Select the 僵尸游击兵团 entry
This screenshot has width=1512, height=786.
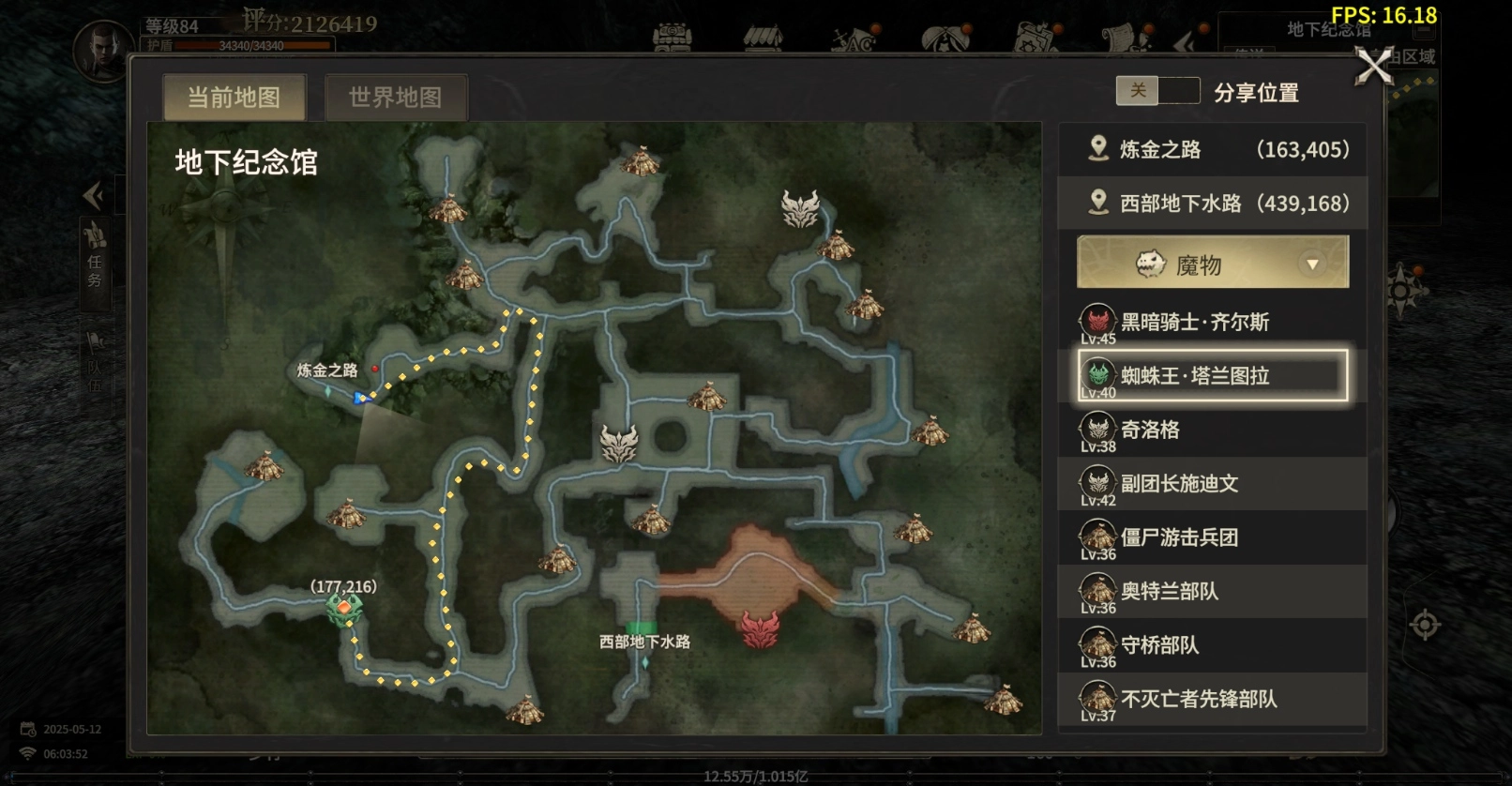pyautogui.click(x=1213, y=537)
